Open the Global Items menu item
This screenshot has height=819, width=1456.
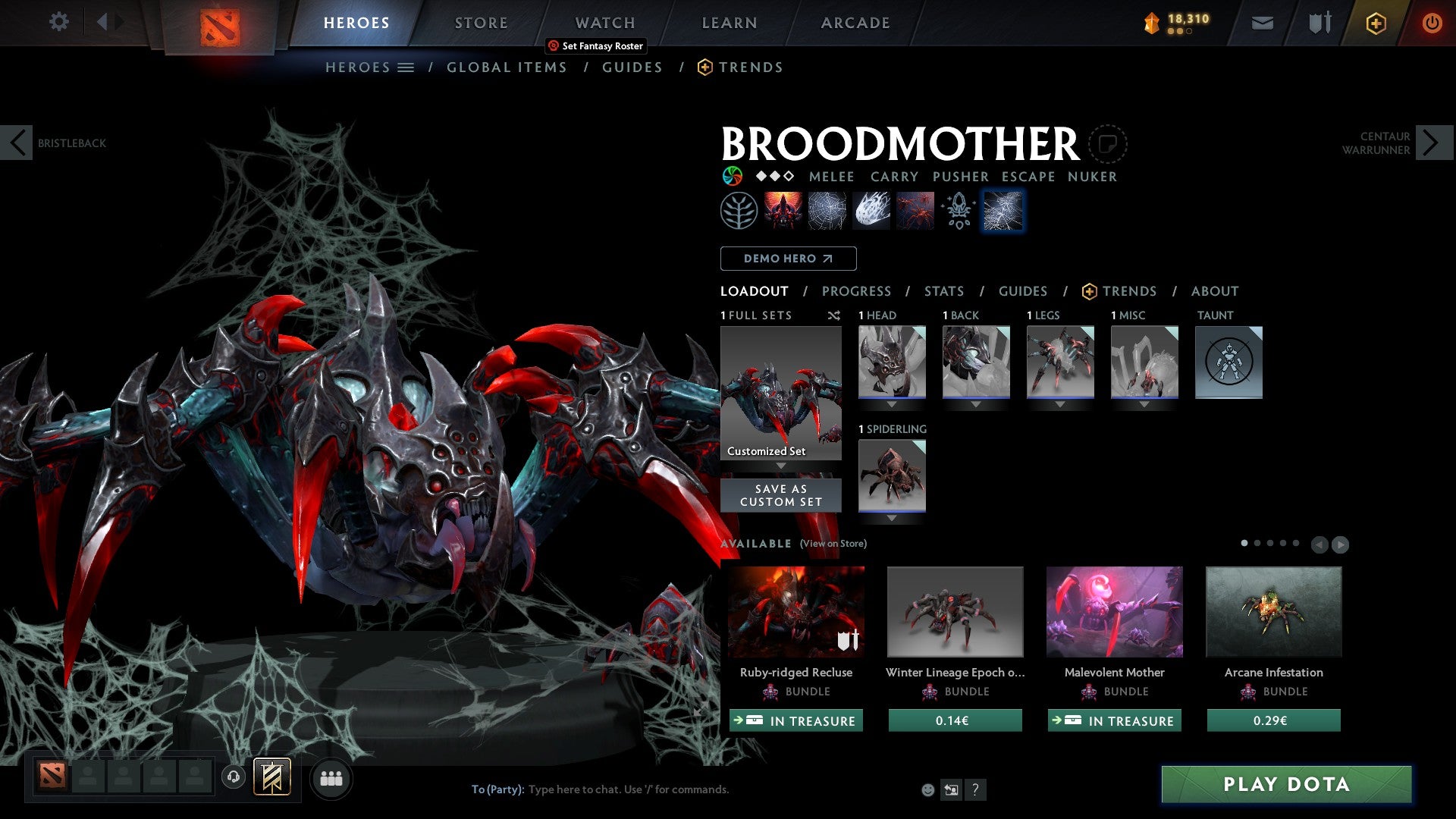point(507,67)
